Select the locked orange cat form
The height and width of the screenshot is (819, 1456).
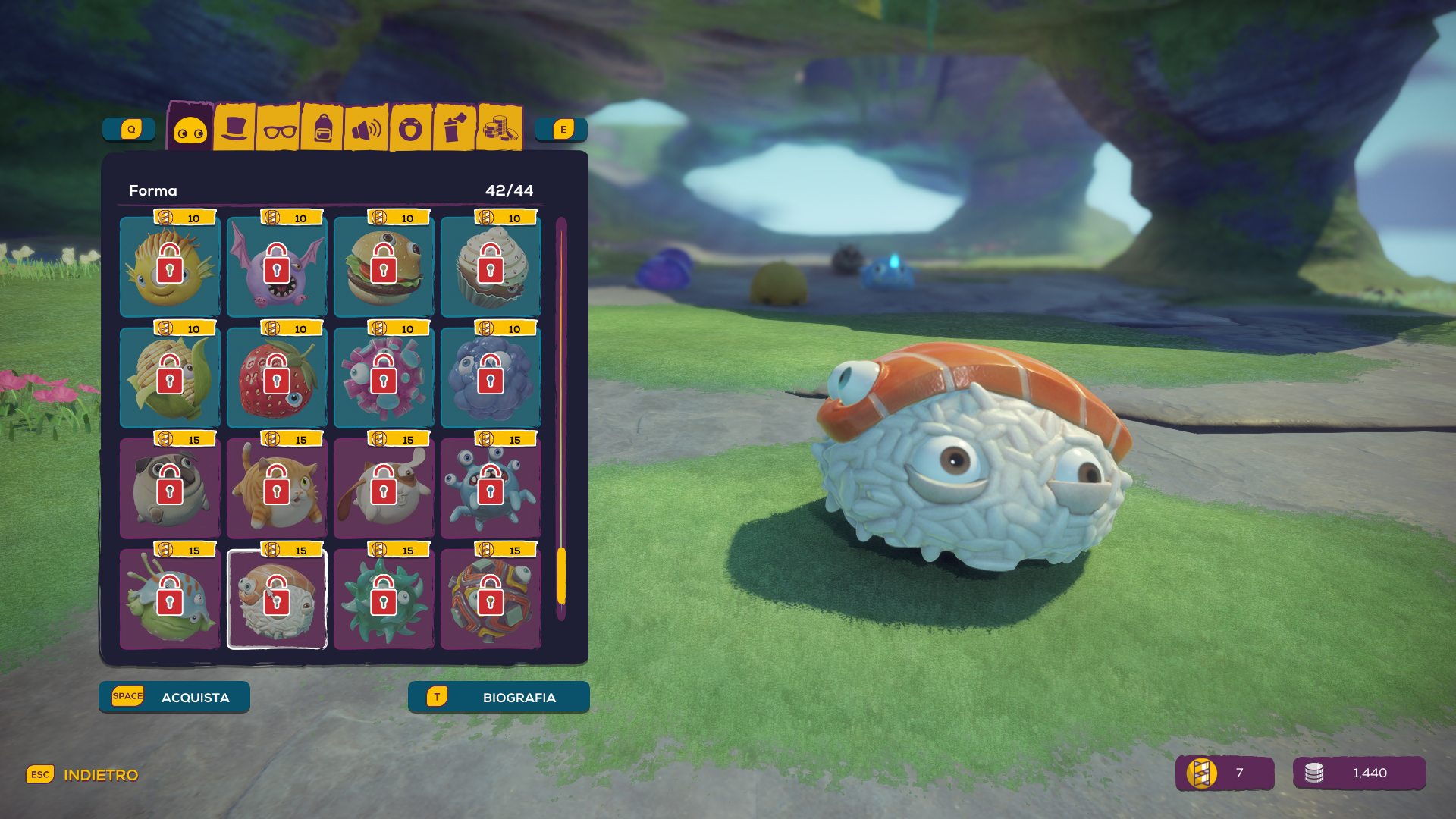[277, 488]
